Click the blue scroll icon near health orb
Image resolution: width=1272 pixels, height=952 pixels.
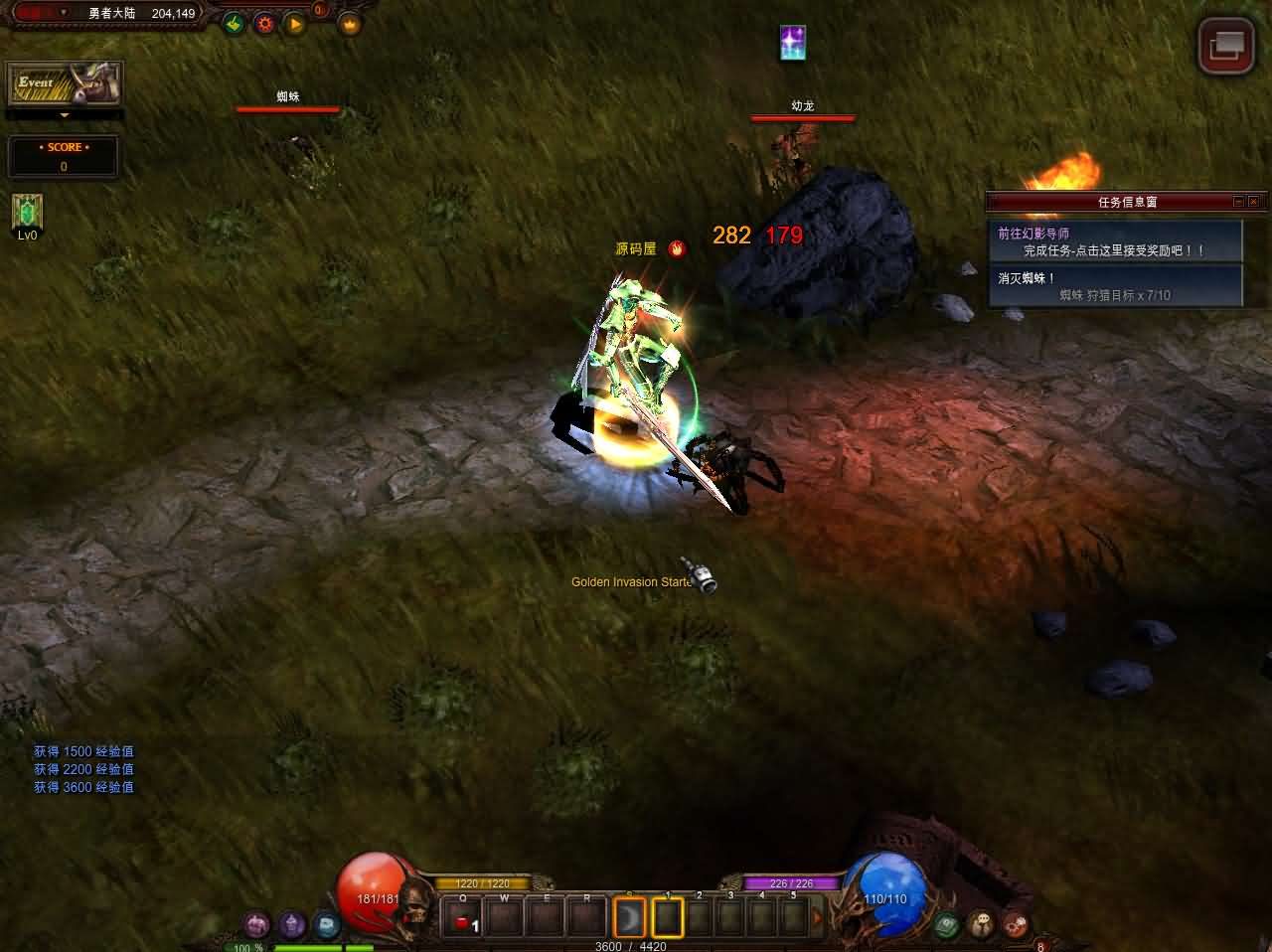[325, 925]
